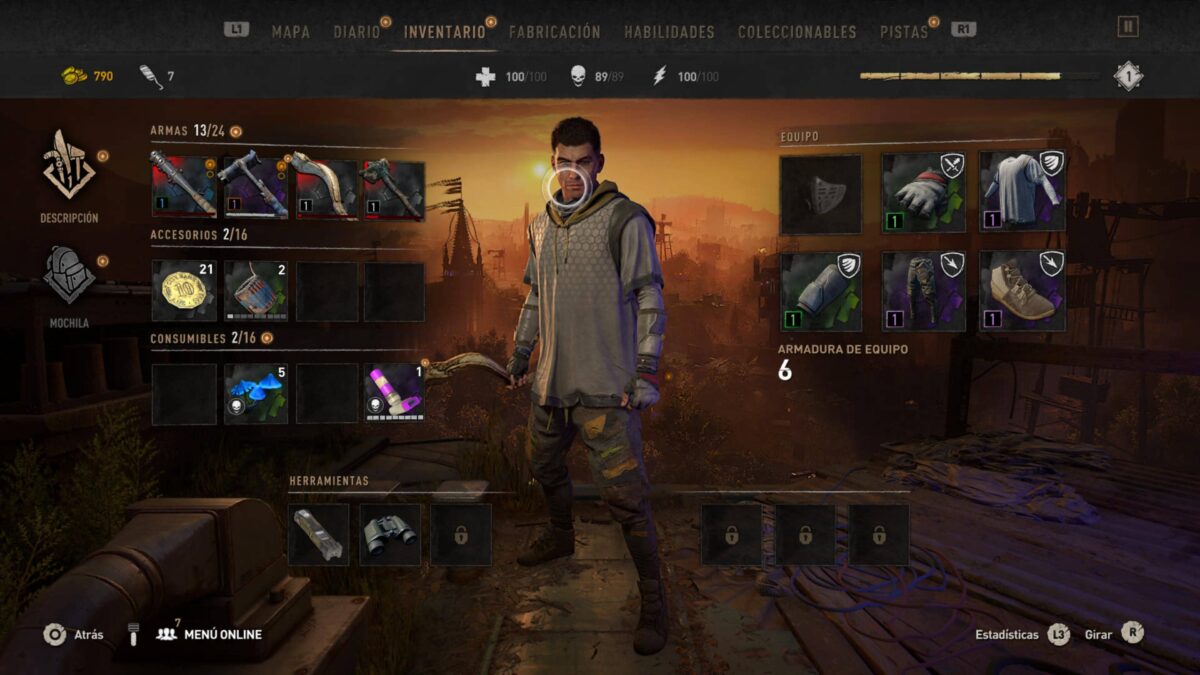This screenshot has width=1200, height=675.
Task: Select the purple UV flare consumable
Action: [x=394, y=393]
